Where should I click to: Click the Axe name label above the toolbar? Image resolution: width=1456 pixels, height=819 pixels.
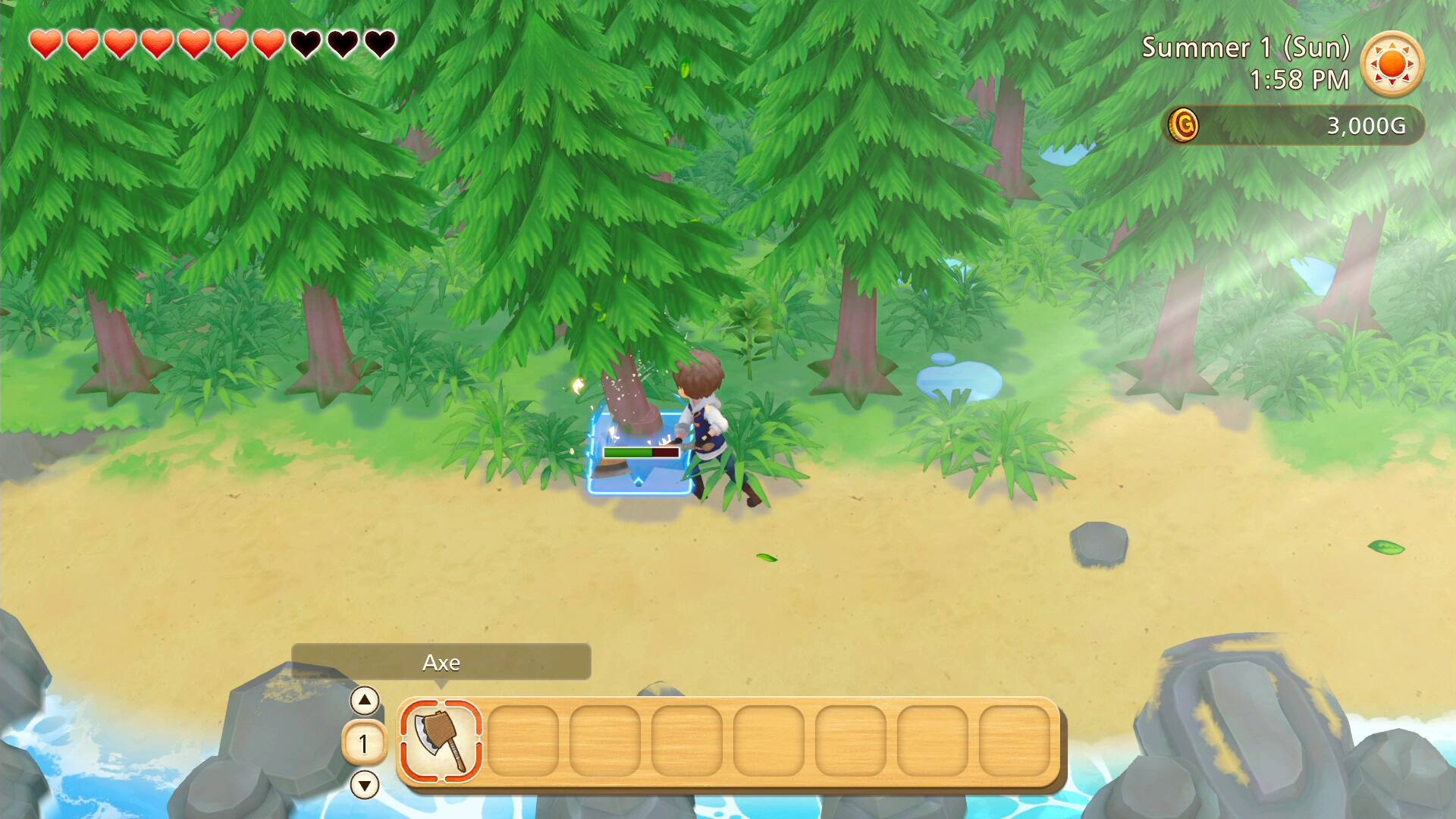point(441,662)
